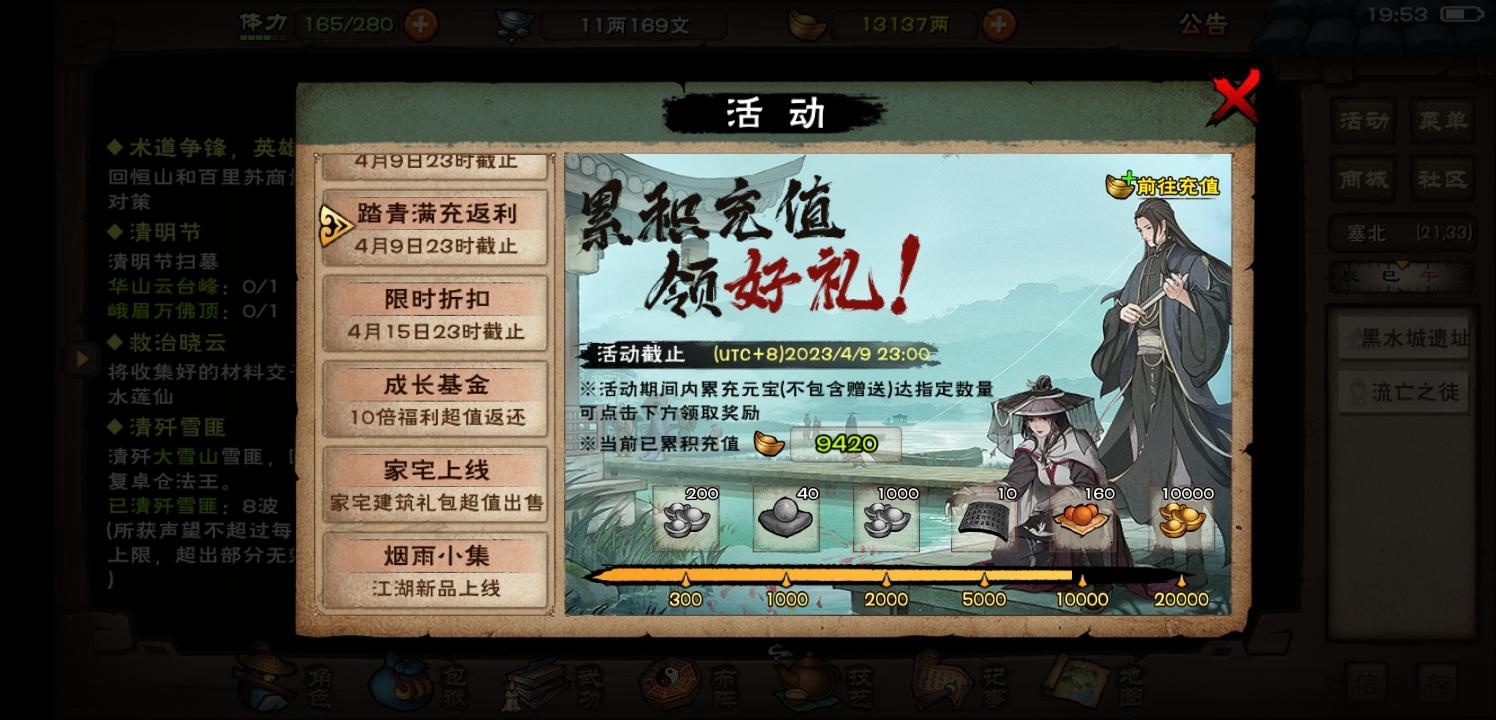Select the 流亡之徒 quest entry

(1402, 392)
